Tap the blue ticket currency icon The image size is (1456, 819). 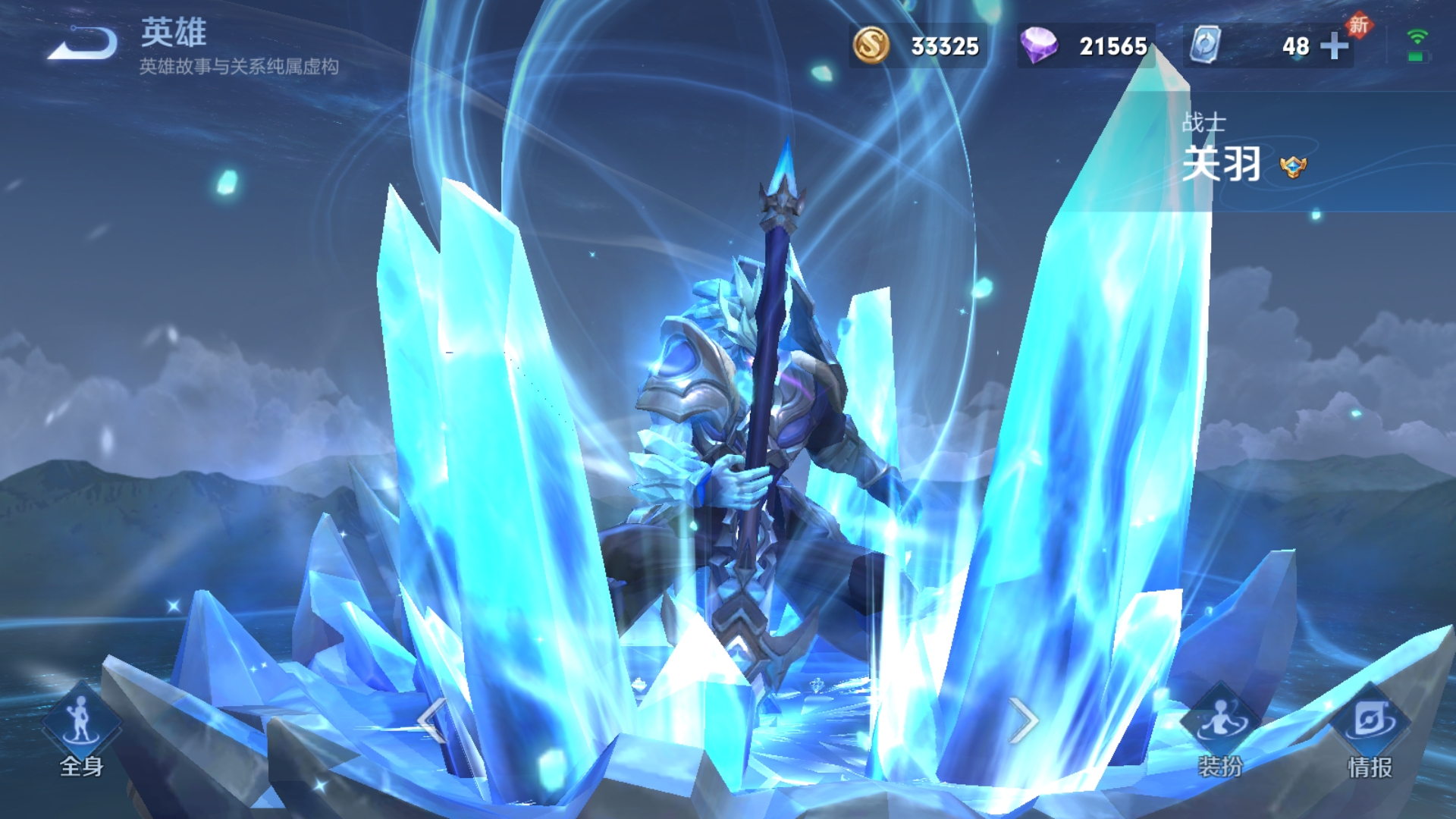(1205, 45)
